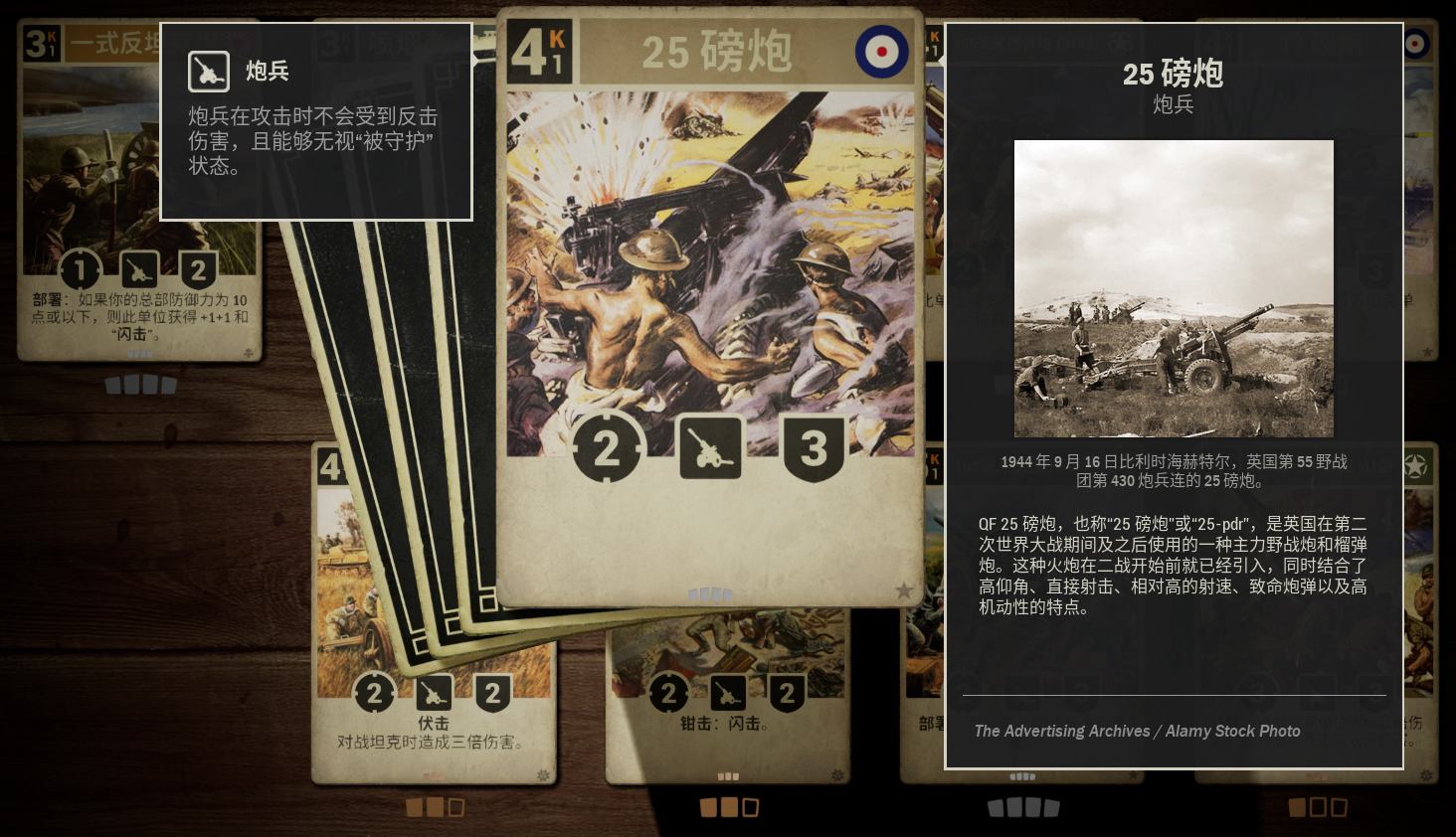The width and height of the screenshot is (1456, 837).
Task: Click the historical 25磅炮 photo in the info panel
Action: coord(1174,287)
